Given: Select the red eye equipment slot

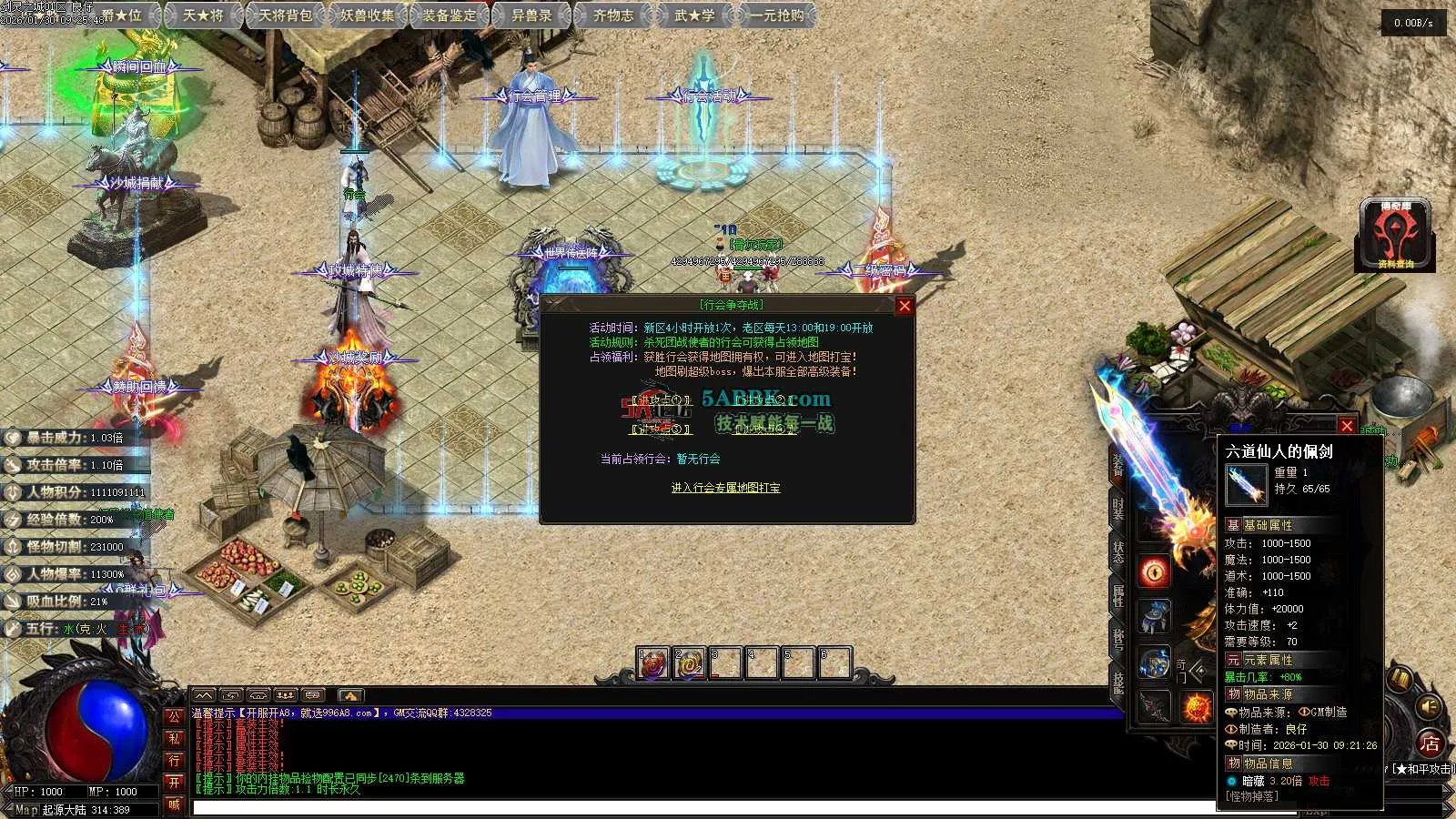Looking at the screenshot, I should [1155, 571].
